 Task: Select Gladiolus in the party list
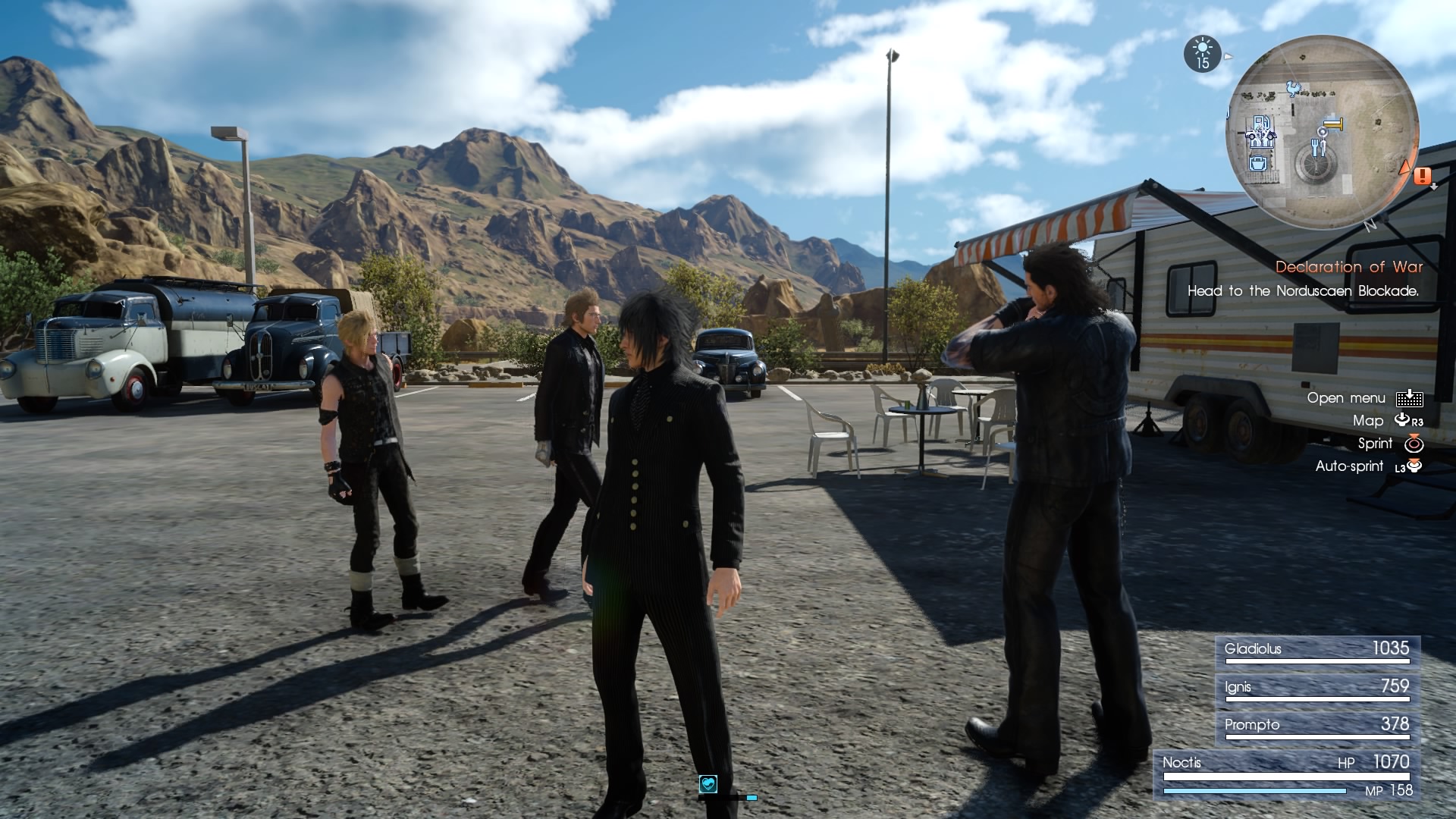pos(1316,651)
